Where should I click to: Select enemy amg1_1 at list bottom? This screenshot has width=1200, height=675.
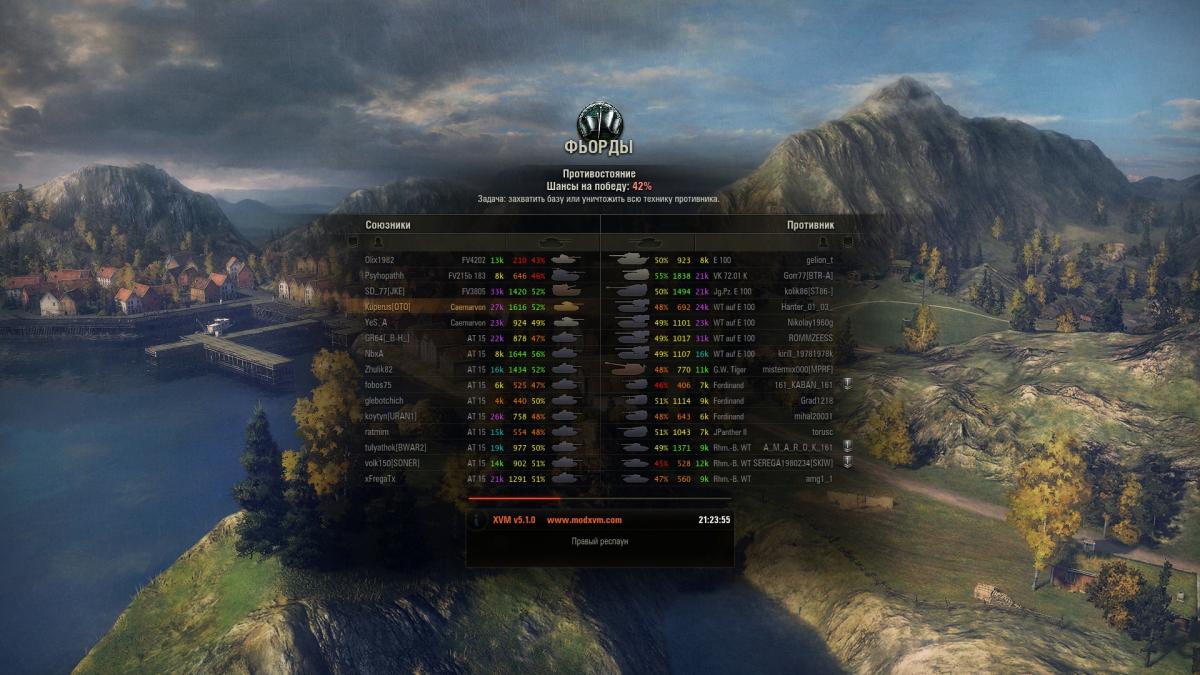[817, 479]
